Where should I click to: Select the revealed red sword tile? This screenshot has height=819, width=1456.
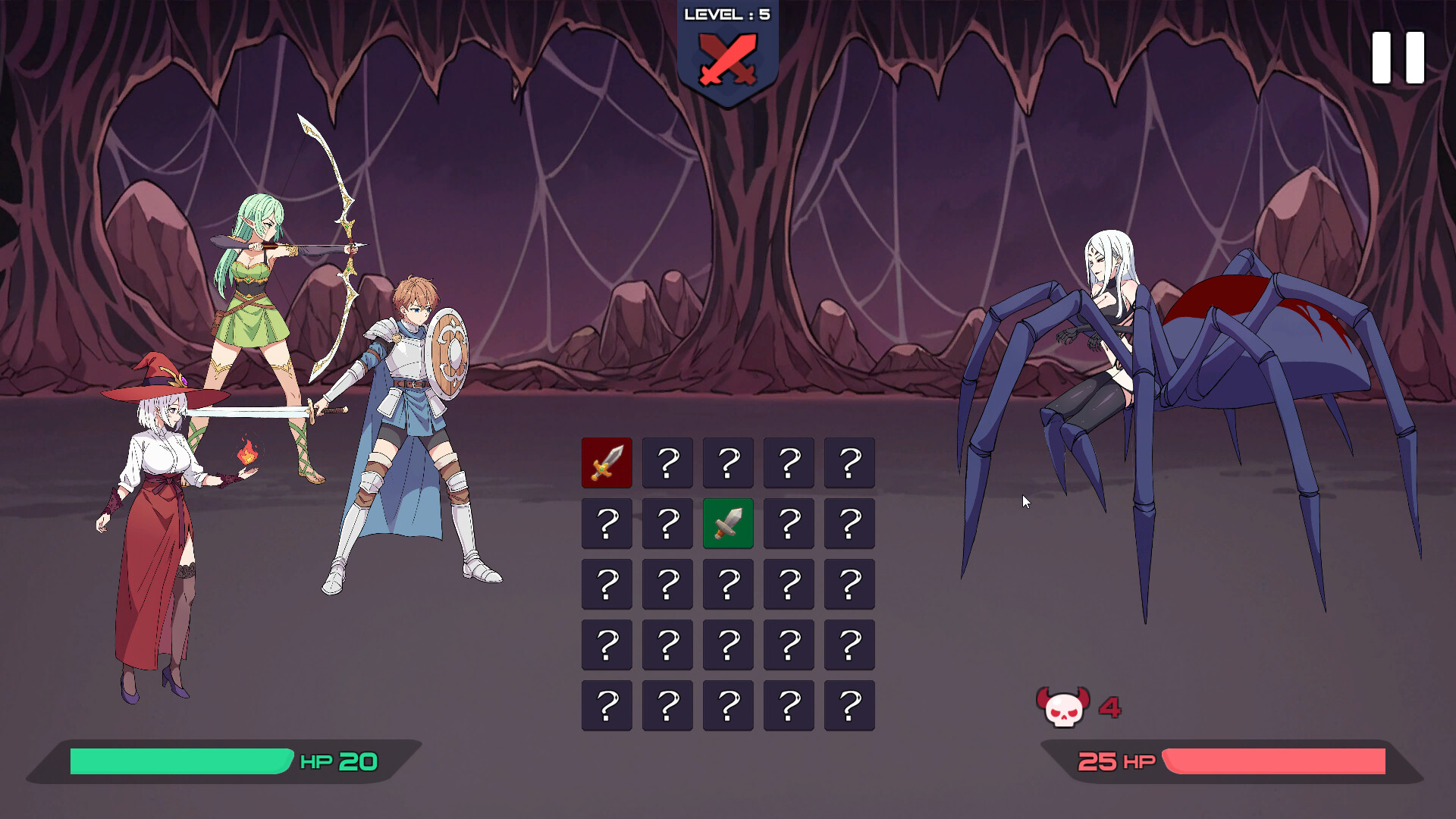[x=607, y=463]
